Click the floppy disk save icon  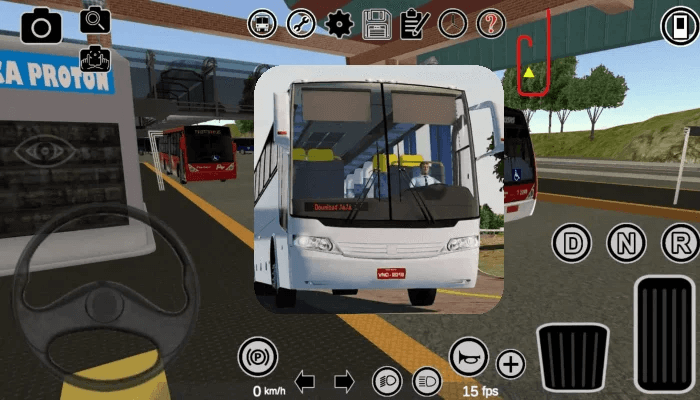[x=377, y=22]
